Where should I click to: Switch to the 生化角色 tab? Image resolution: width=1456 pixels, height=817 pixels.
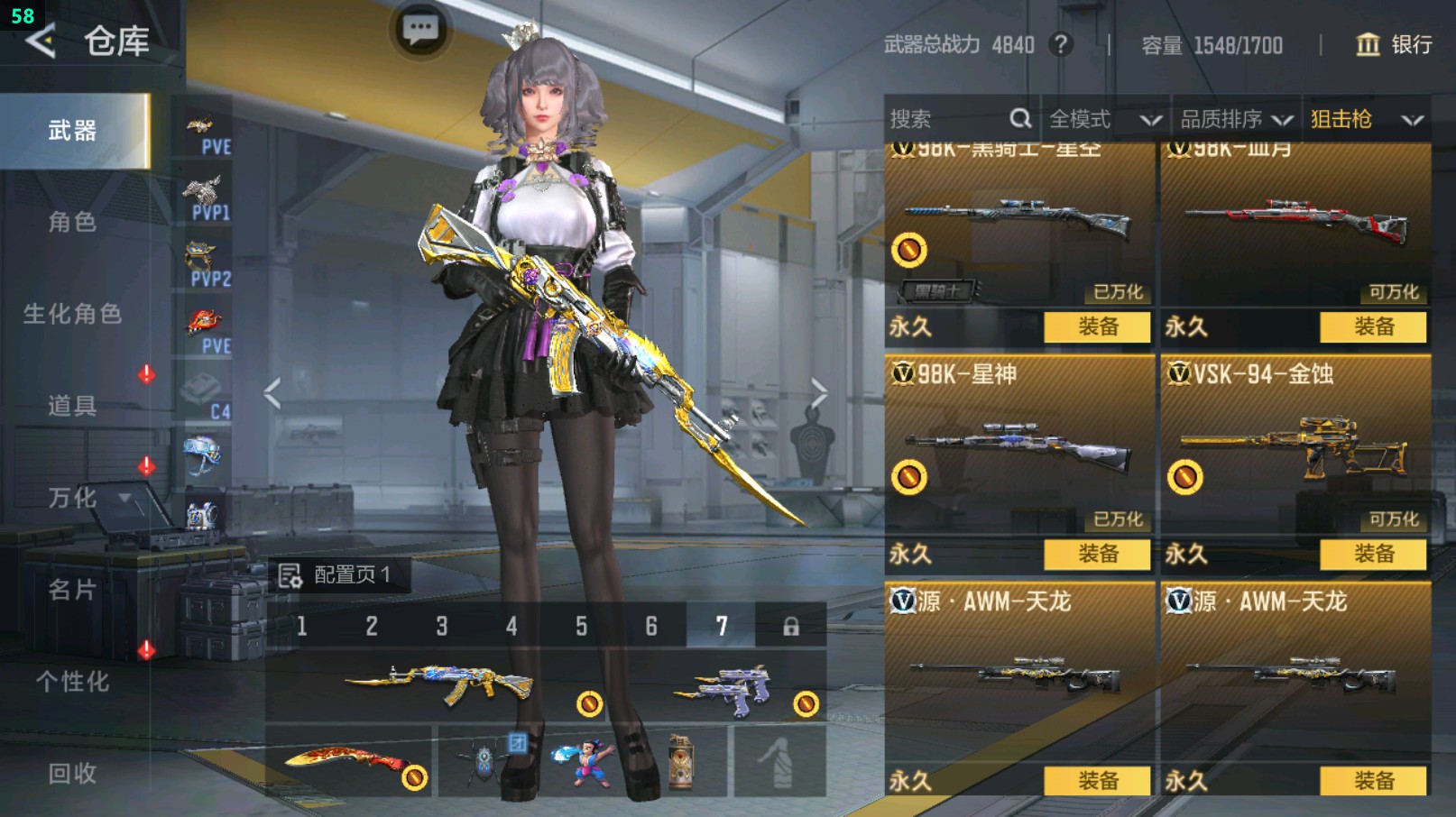[72, 314]
